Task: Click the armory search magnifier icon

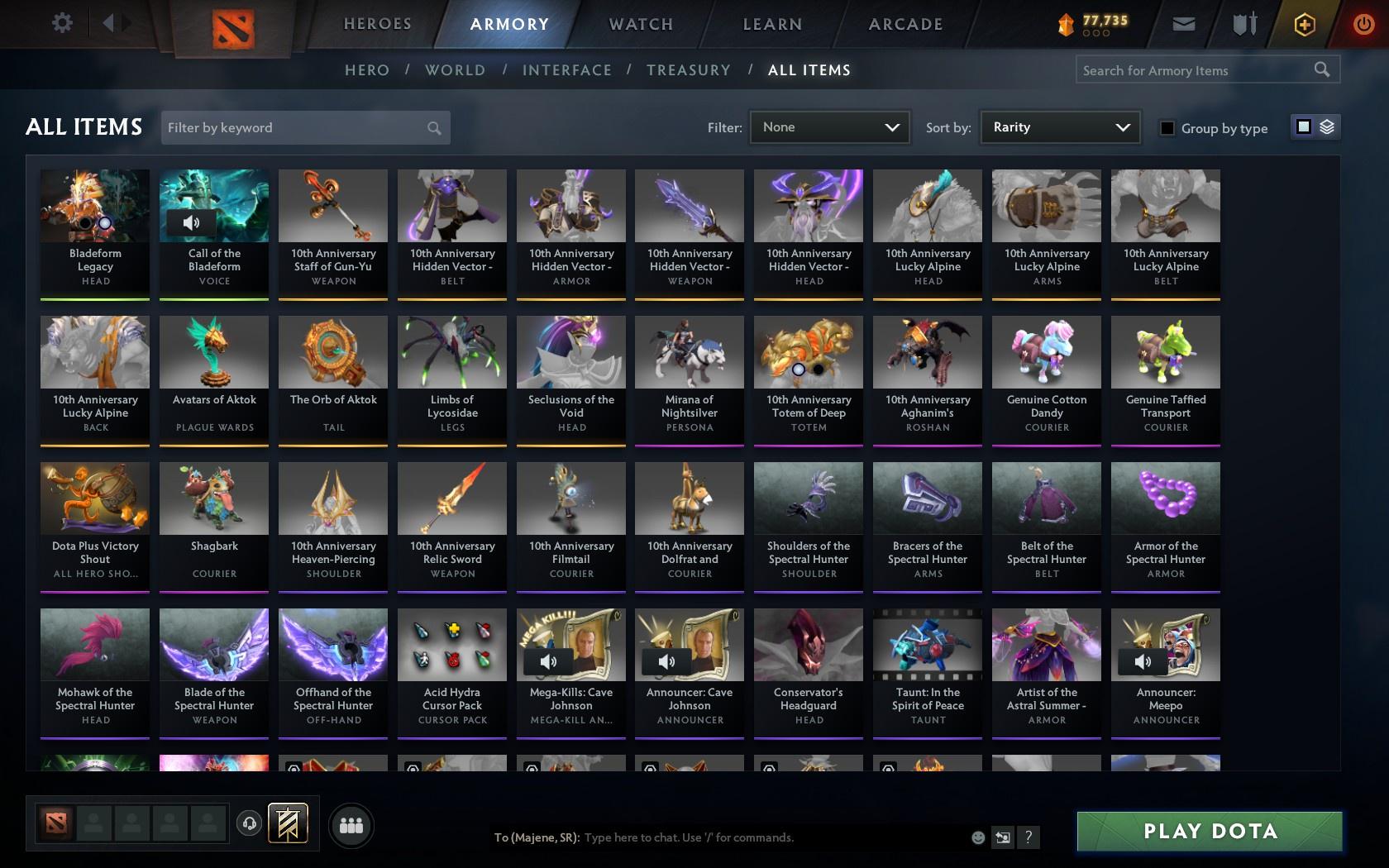Action: [x=1323, y=69]
